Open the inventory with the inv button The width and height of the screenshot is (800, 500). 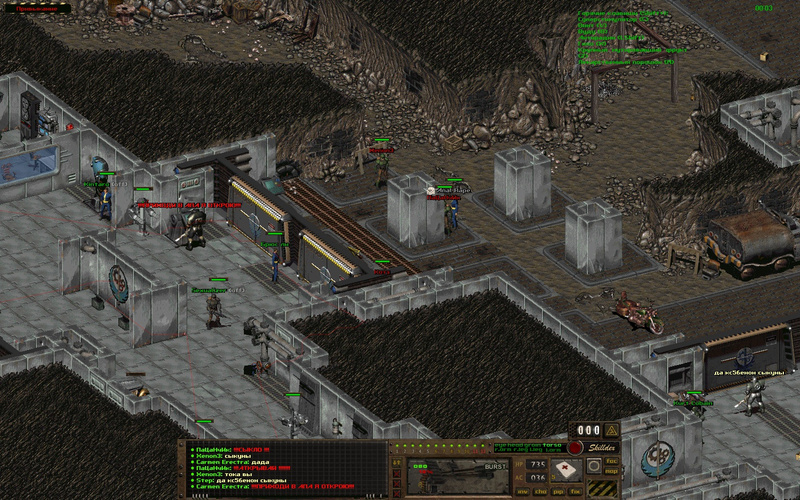tap(524, 492)
